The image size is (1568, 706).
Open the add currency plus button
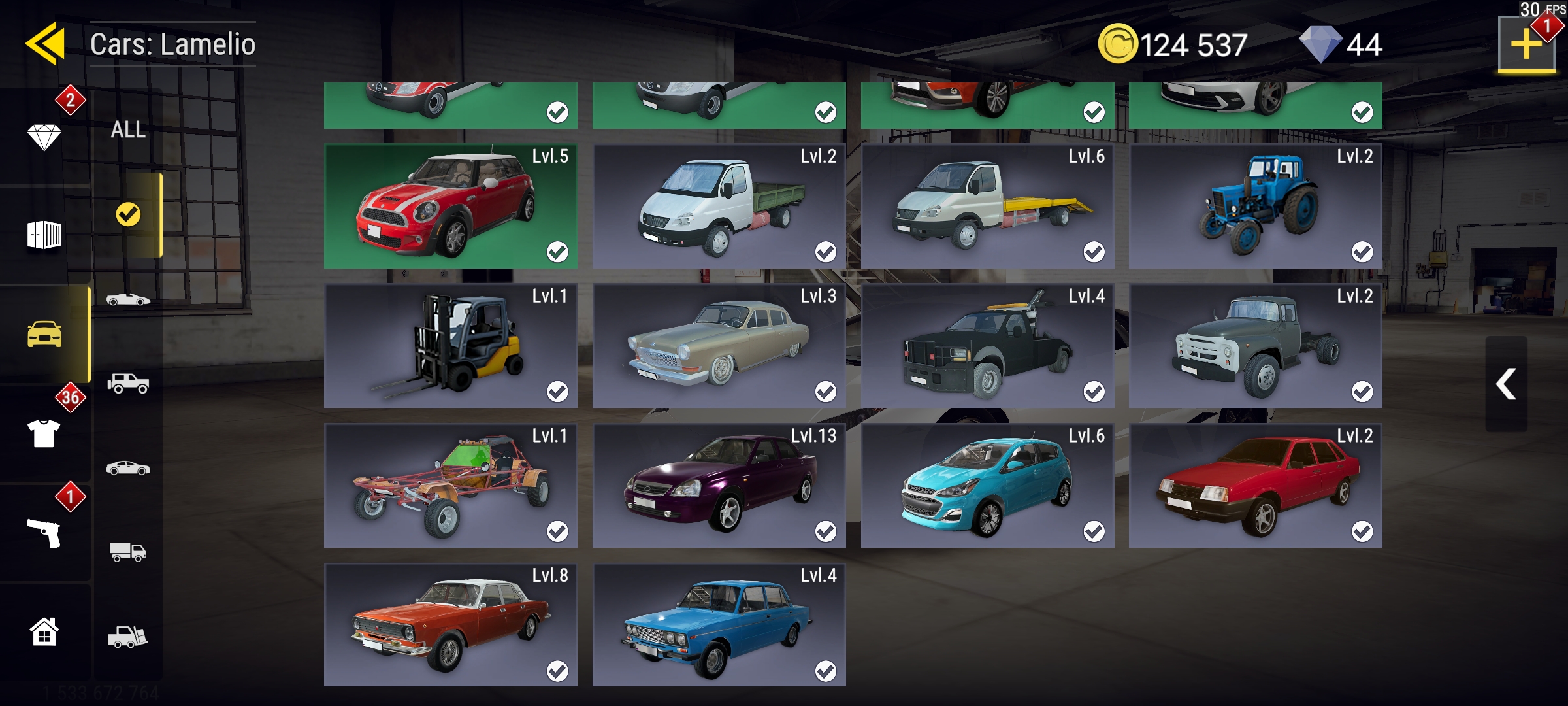(1526, 44)
